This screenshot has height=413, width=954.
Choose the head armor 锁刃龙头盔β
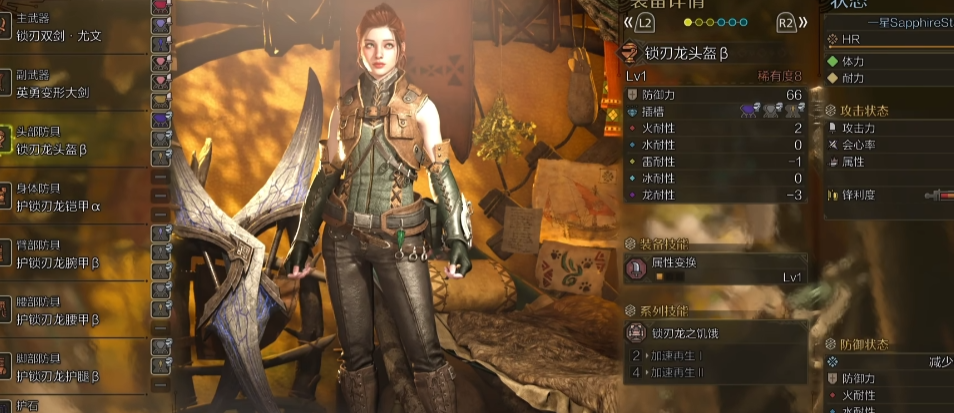click(60, 149)
